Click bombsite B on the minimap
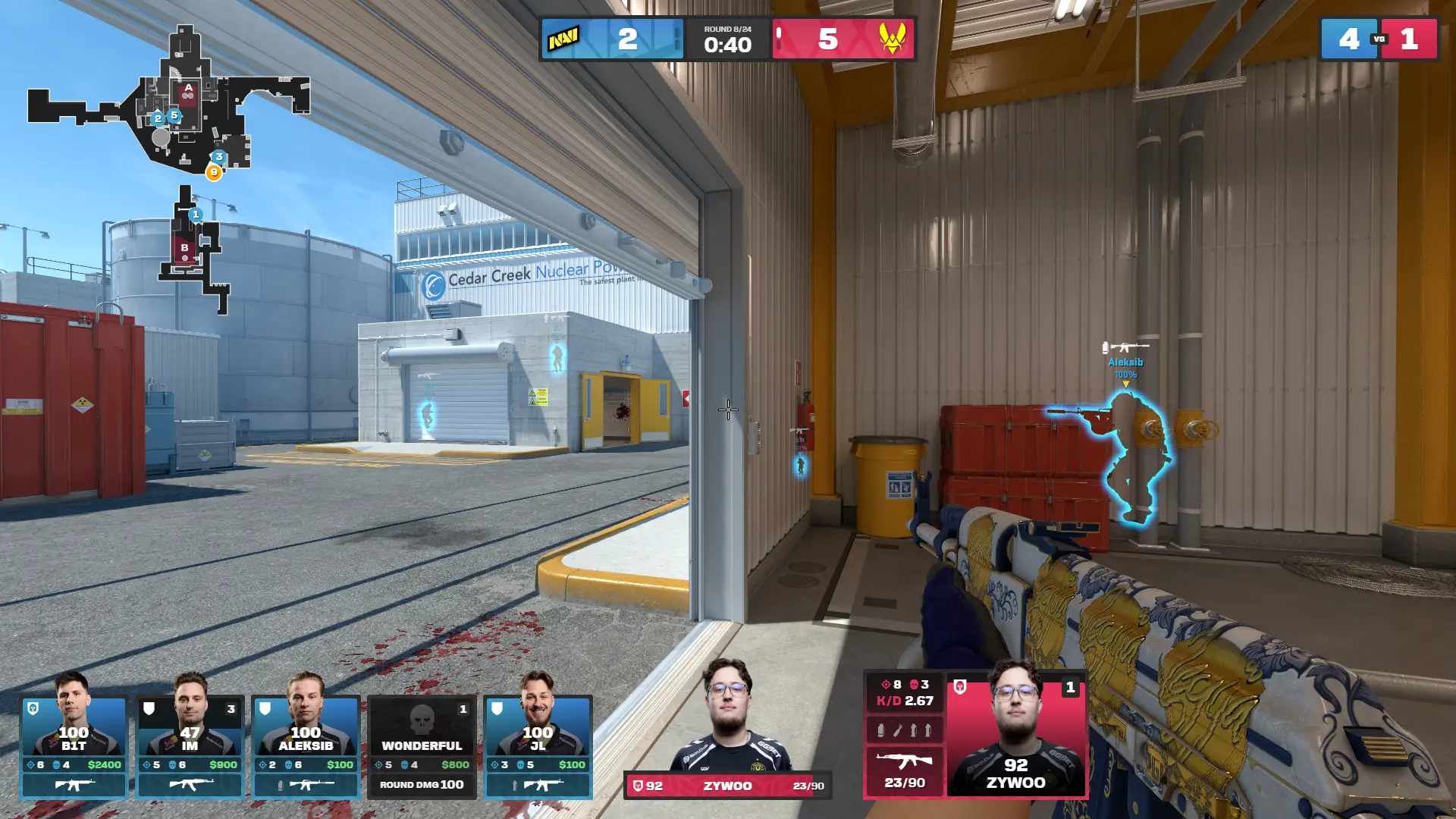The width and height of the screenshot is (1456, 819). 184,248
